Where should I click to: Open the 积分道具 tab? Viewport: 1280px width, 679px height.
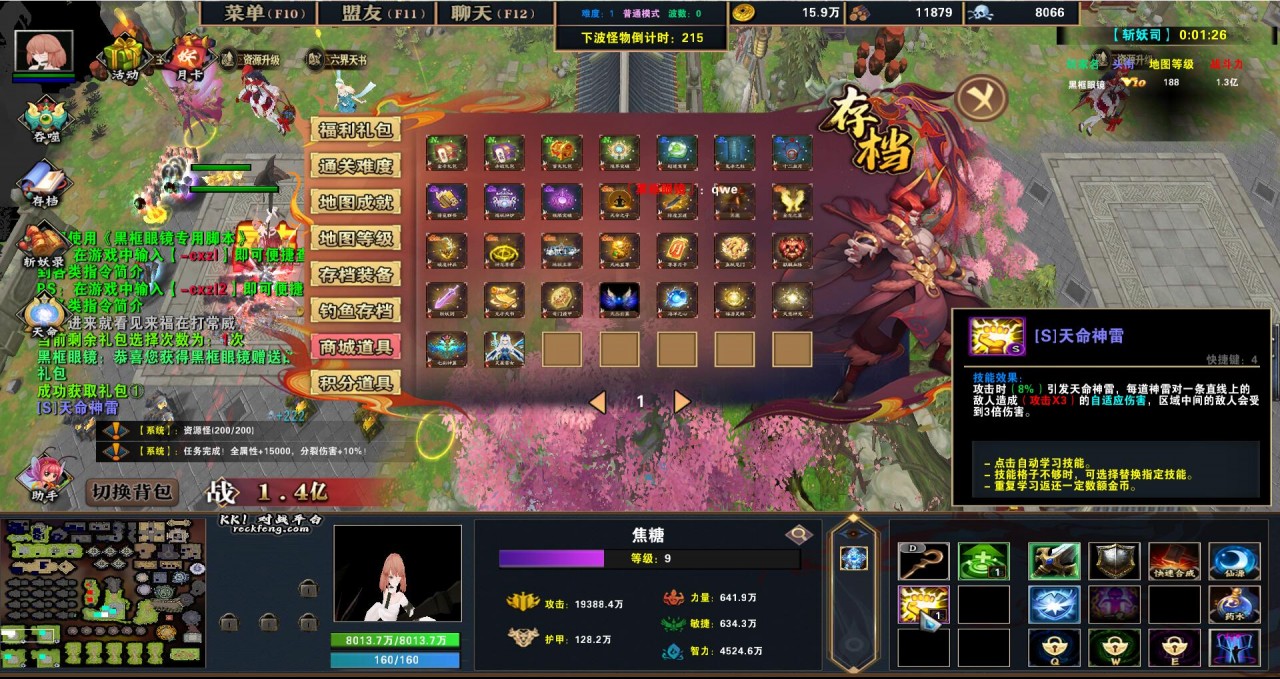pyautogui.click(x=355, y=383)
